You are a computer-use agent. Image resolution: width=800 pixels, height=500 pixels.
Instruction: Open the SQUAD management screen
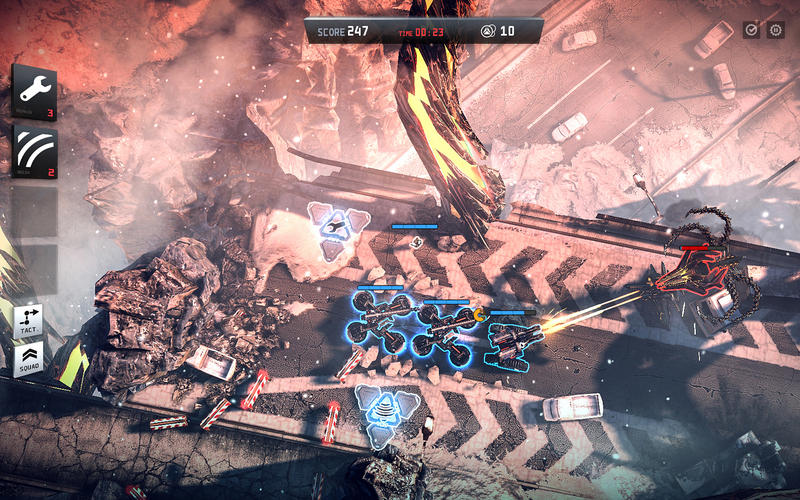pyautogui.click(x=29, y=360)
